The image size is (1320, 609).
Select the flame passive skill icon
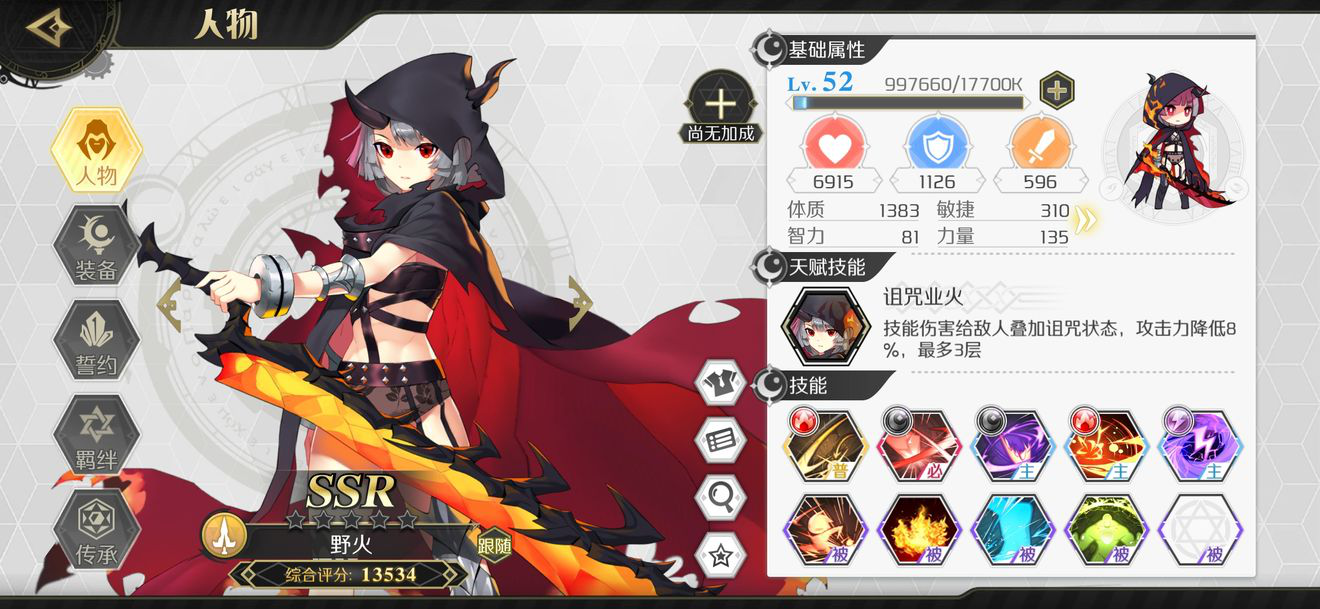(x=919, y=530)
